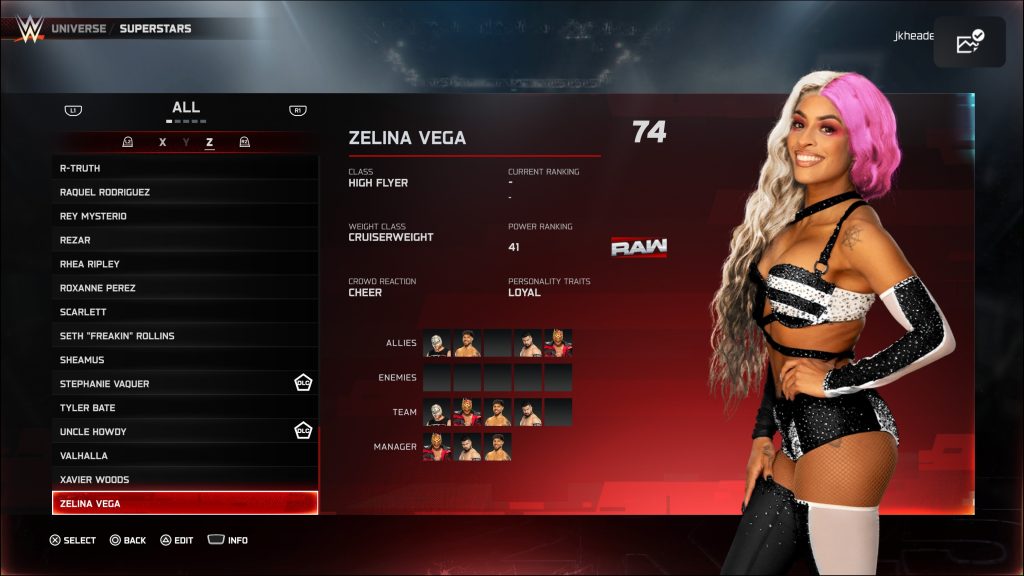Jump to the letter X filter
This screenshot has width=1024, height=576.
[163, 143]
